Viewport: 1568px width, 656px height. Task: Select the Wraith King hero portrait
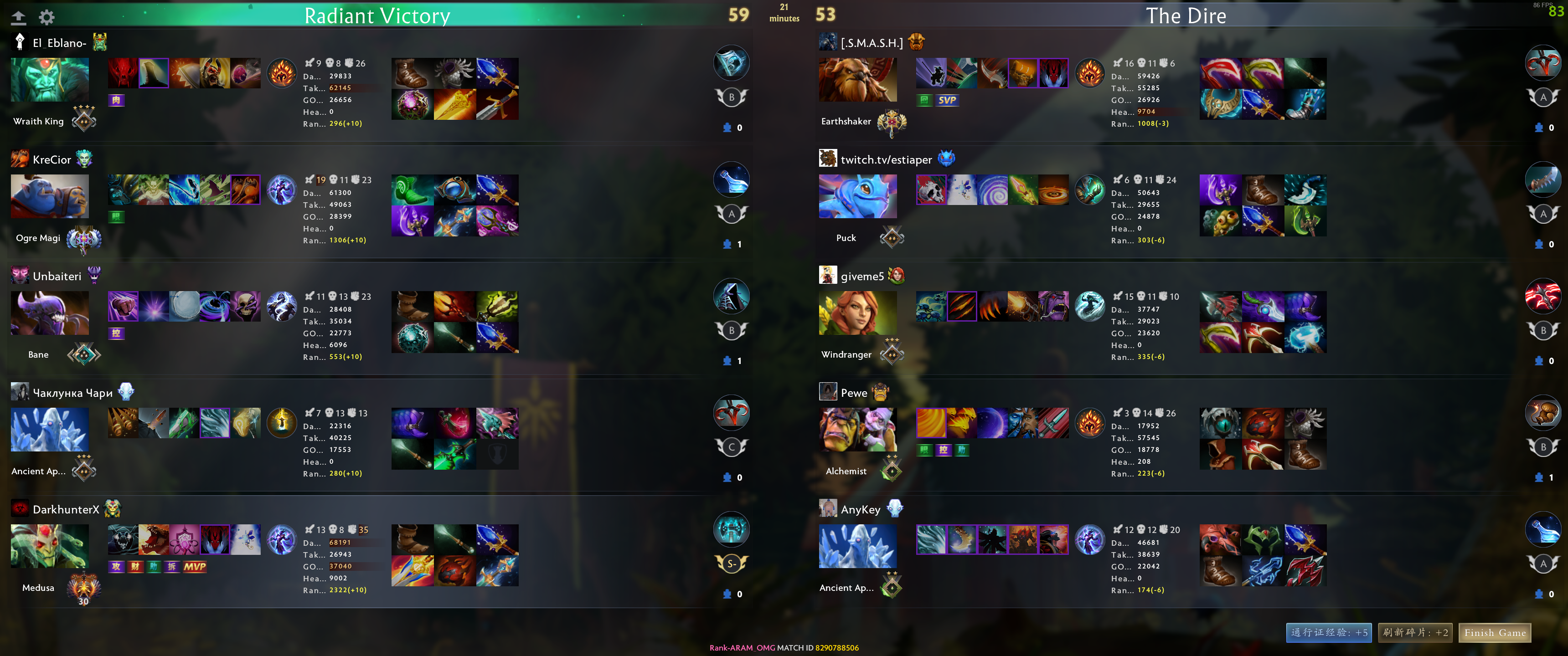click(x=50, y=80)
